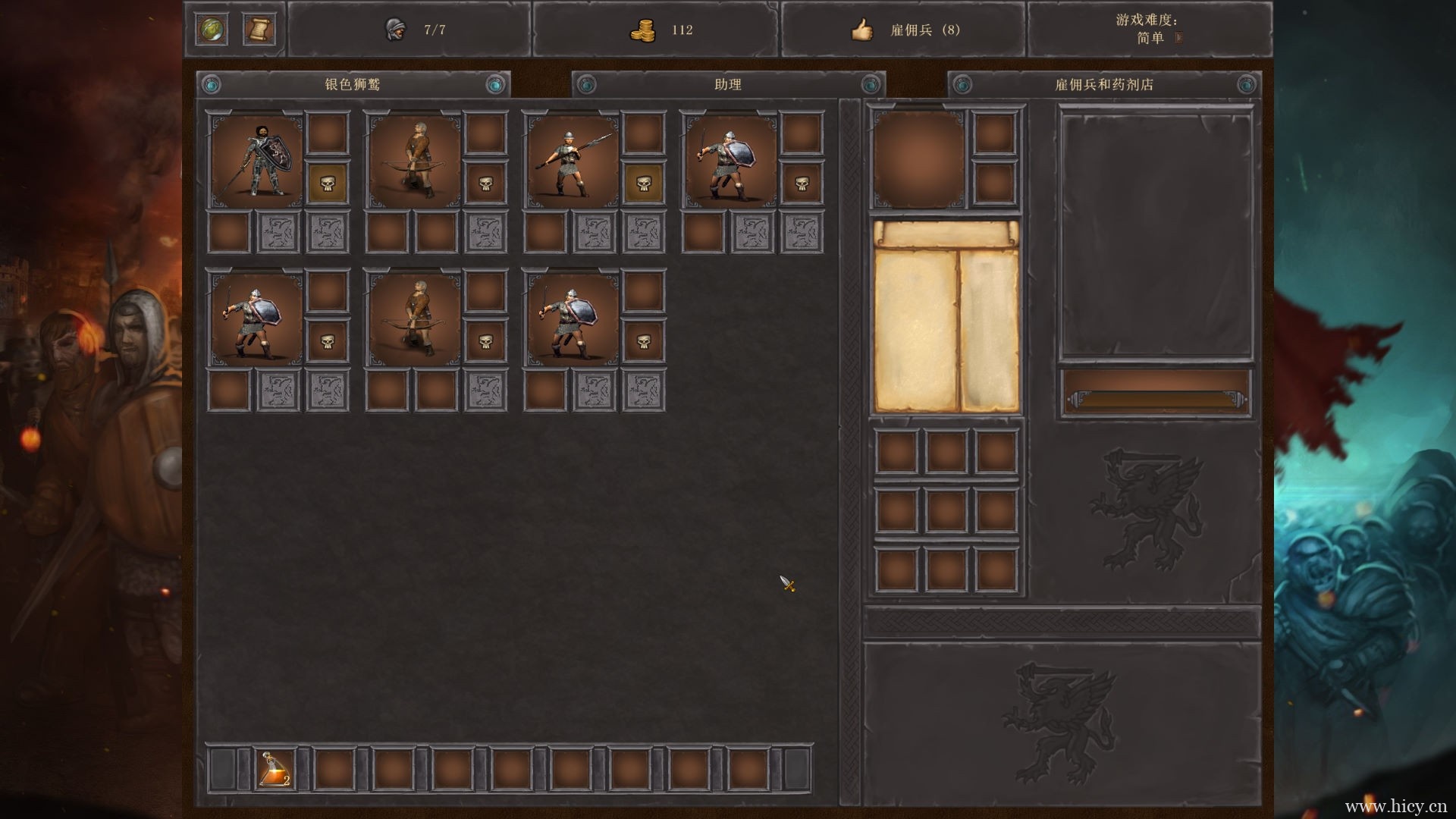Change the 游戏难度 difficulty setting
Screen dimensions: 1456x819
coord(1178,38)
